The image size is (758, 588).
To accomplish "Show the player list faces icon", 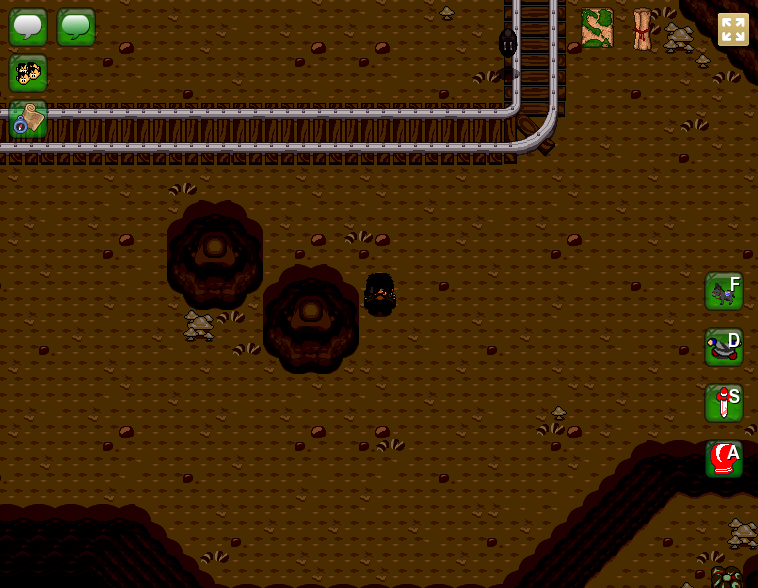I will 28,73.
